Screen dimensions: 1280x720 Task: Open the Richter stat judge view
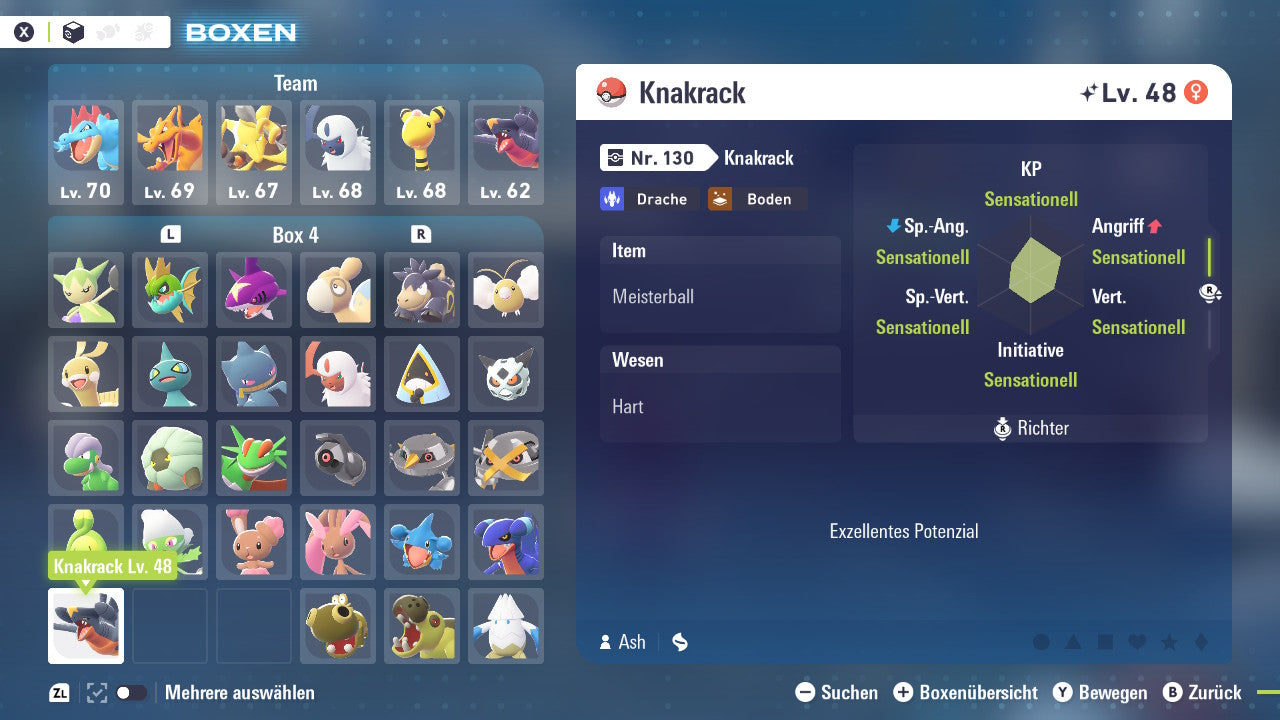point(1029,428)
